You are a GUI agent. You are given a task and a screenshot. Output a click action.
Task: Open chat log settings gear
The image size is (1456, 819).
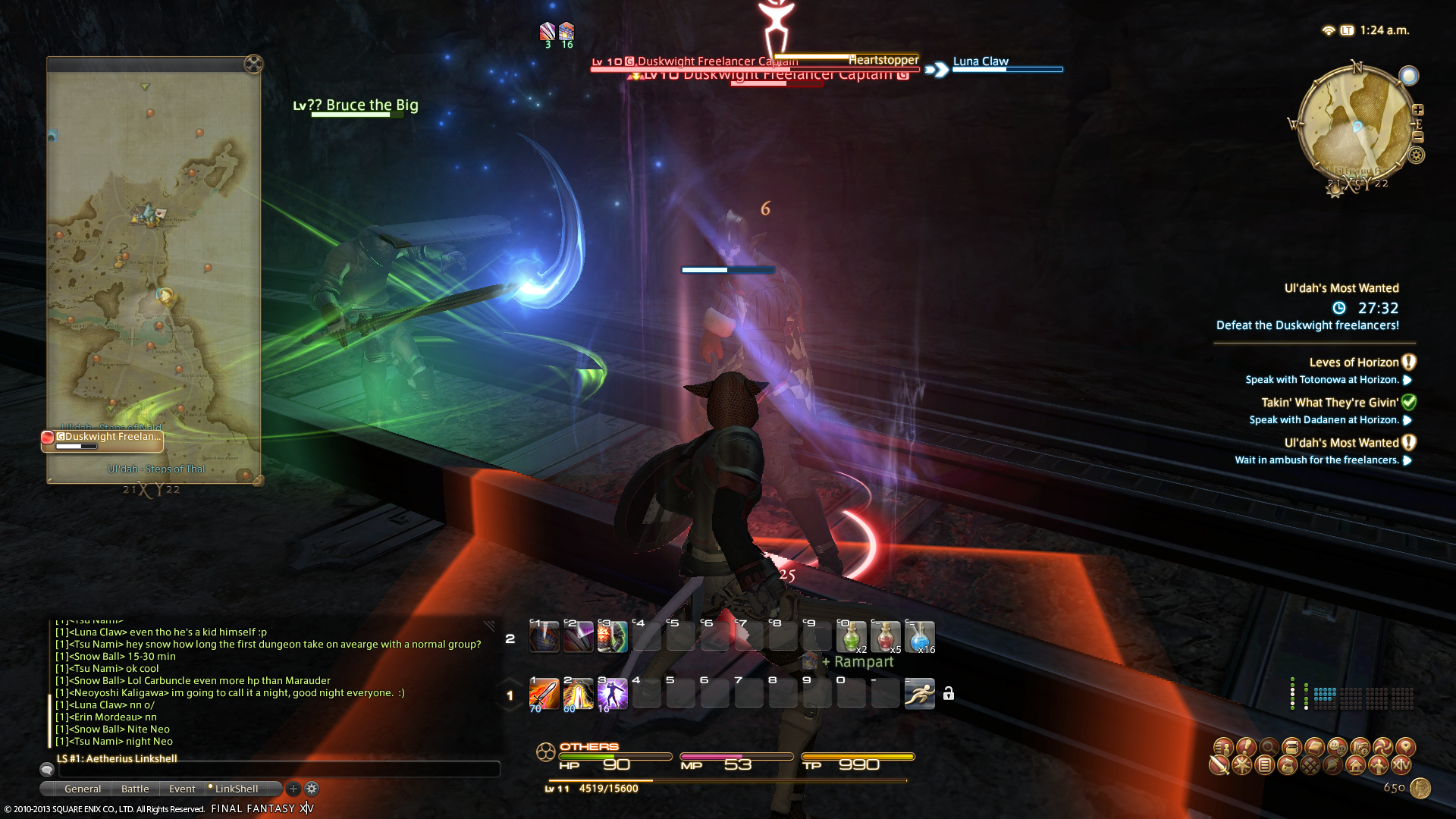tap(312, 789)
